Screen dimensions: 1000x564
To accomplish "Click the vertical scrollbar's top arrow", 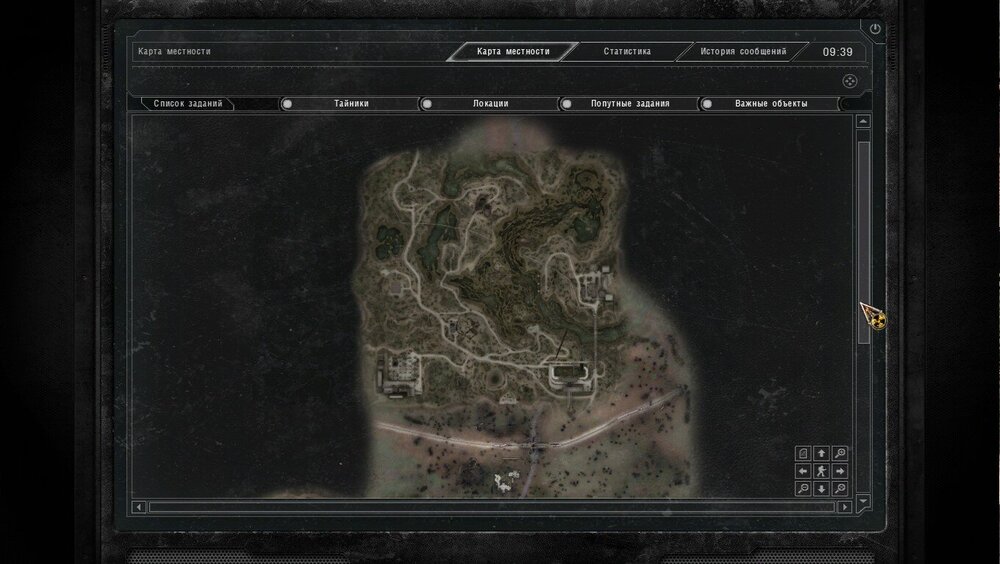I will click(x=864, y=122).
